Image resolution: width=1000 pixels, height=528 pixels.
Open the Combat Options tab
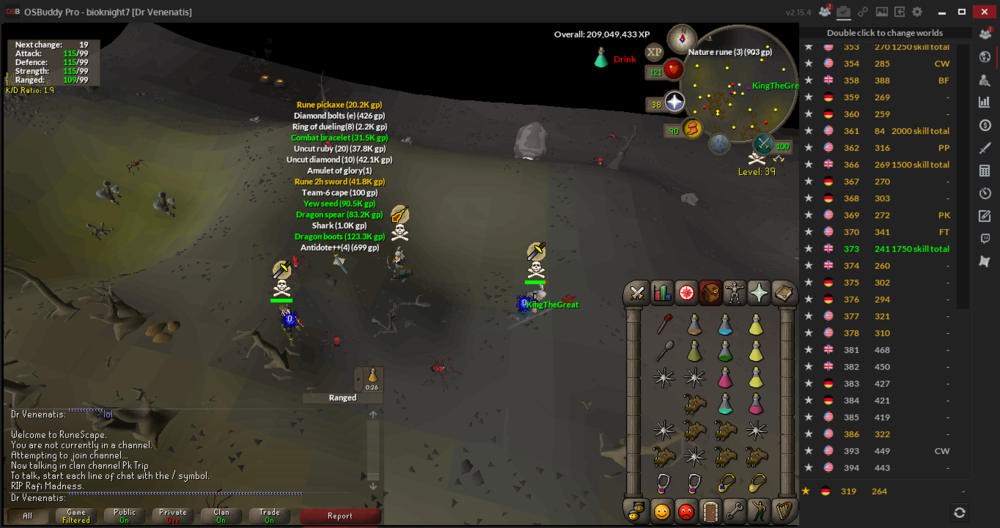(637, 292)
